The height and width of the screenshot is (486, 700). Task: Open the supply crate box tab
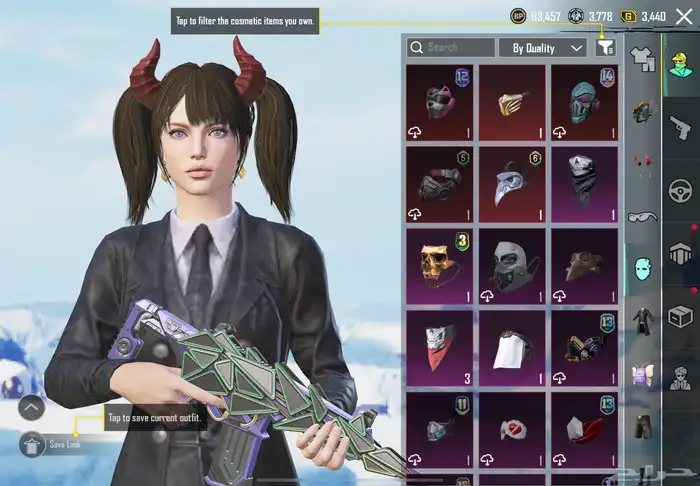pos(681,317)
